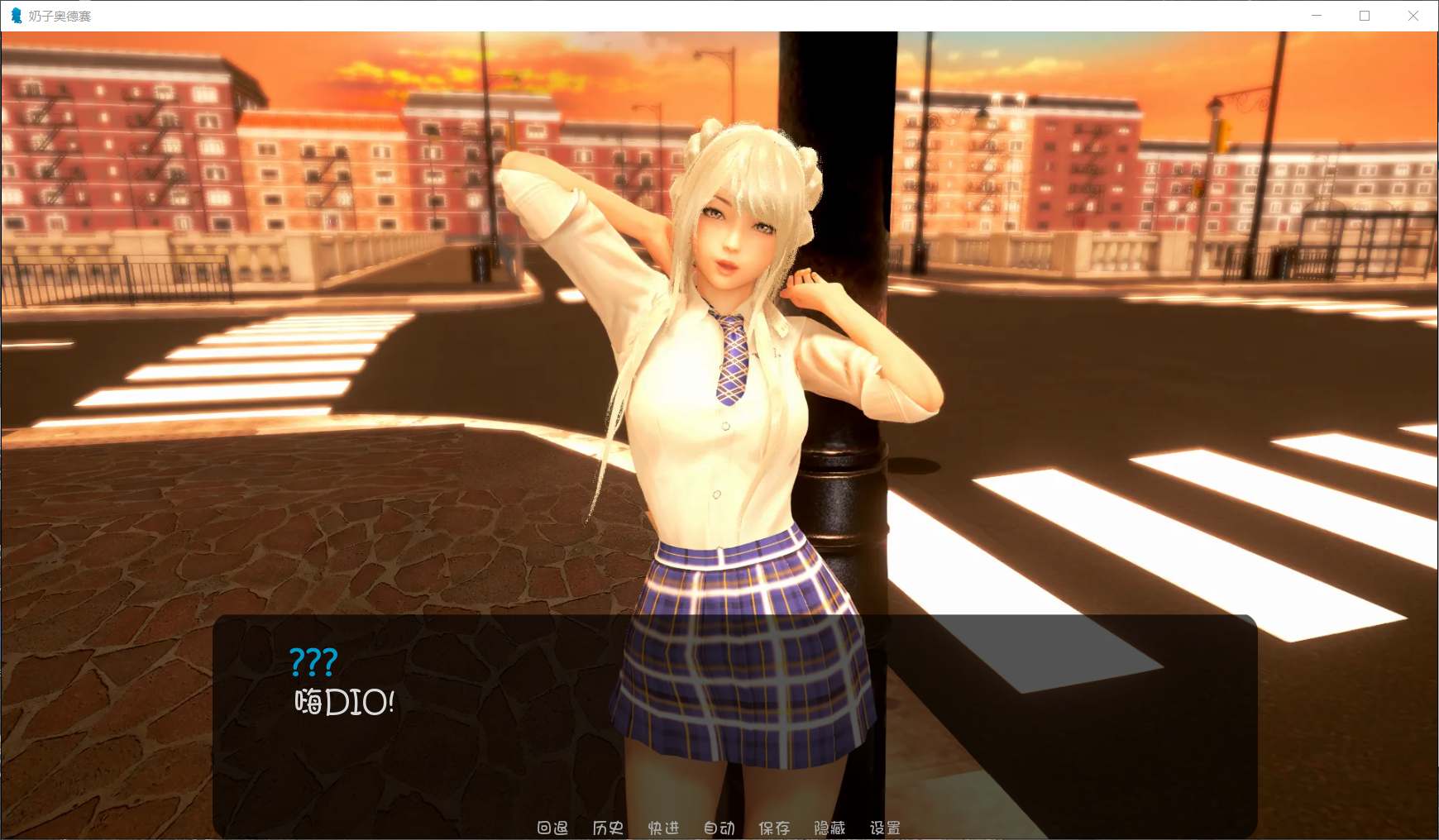Activate 快进 fast-forward skip
1439x840 pixels.
(663, 828)
